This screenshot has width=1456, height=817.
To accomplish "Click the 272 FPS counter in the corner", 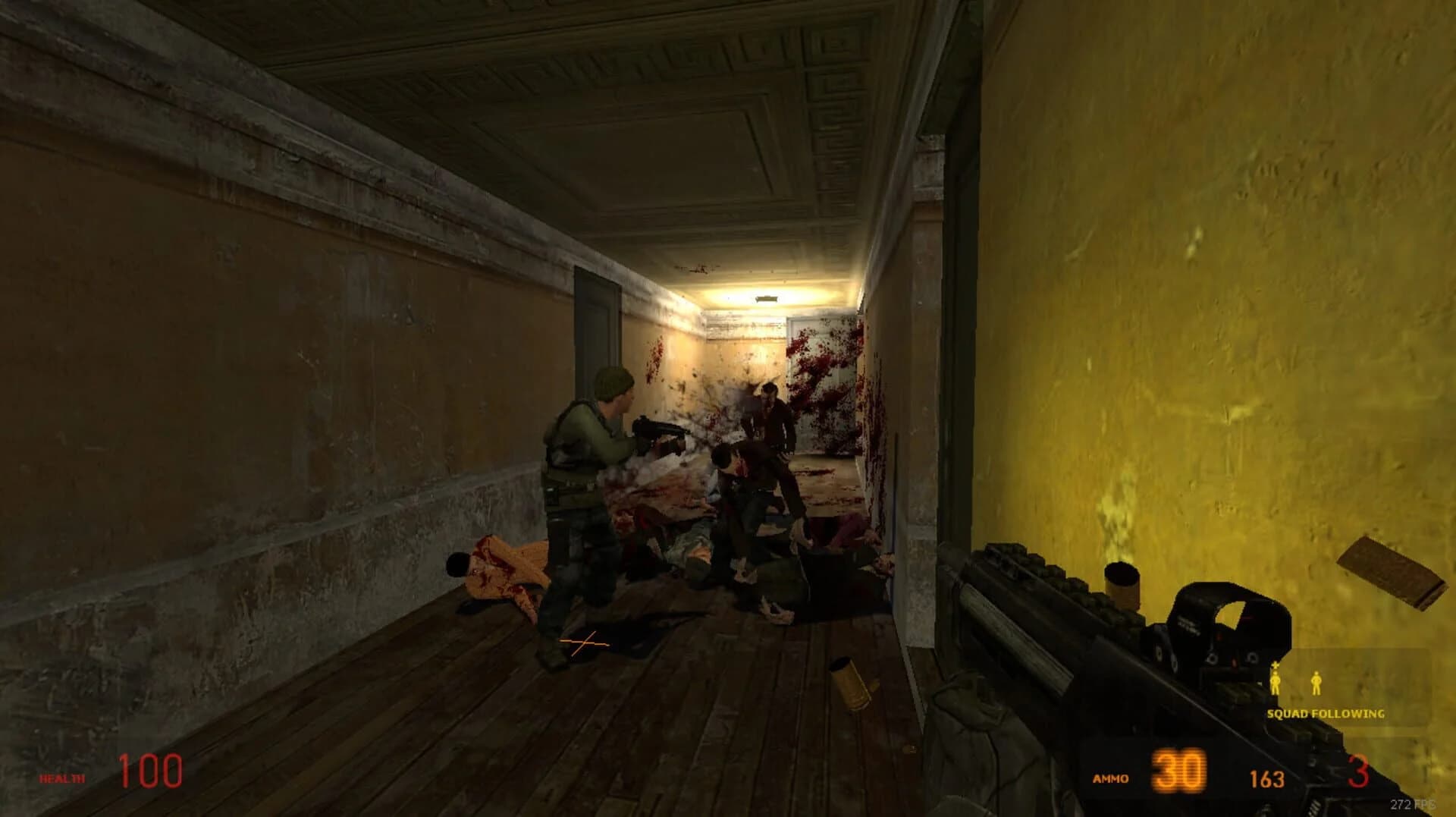I will coord(1414,803).
